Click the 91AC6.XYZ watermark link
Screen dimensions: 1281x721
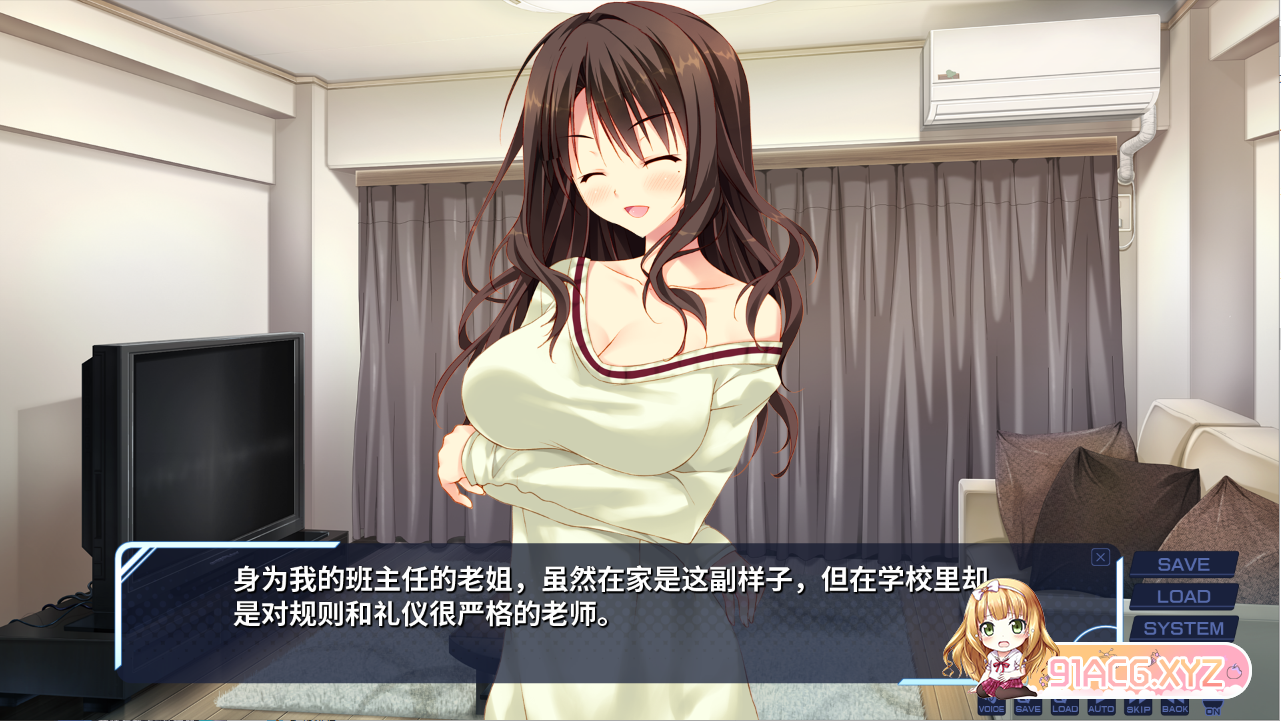click(x=1137, y=671)
